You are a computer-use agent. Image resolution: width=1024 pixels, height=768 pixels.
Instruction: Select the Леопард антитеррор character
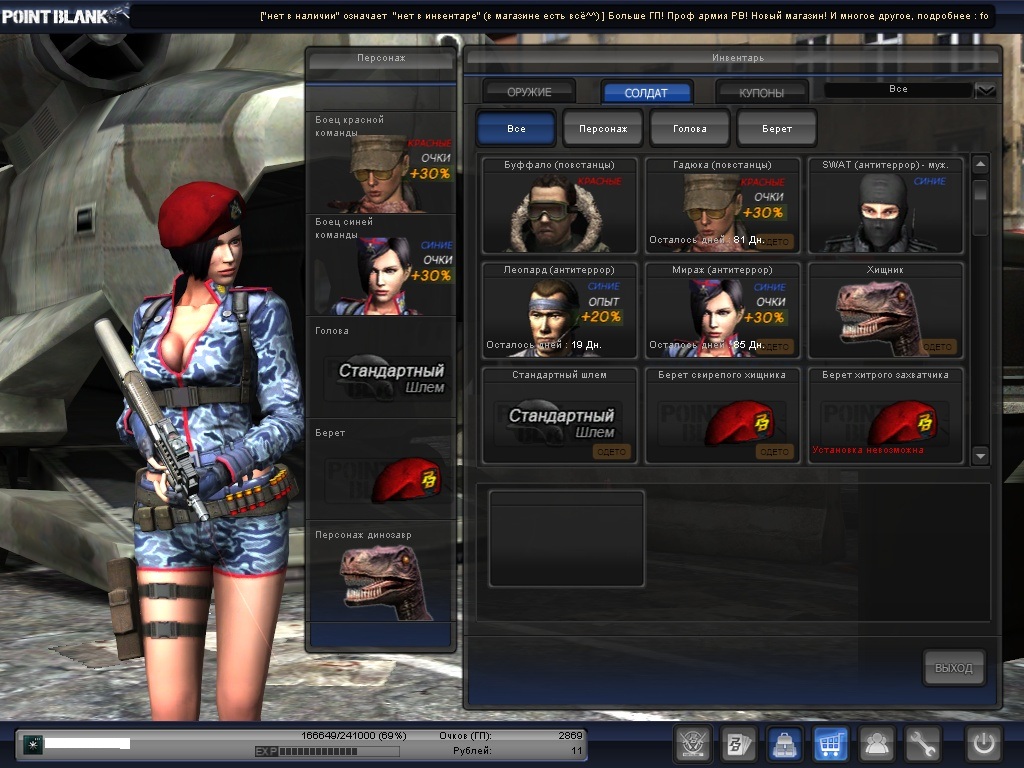[559, 310]
